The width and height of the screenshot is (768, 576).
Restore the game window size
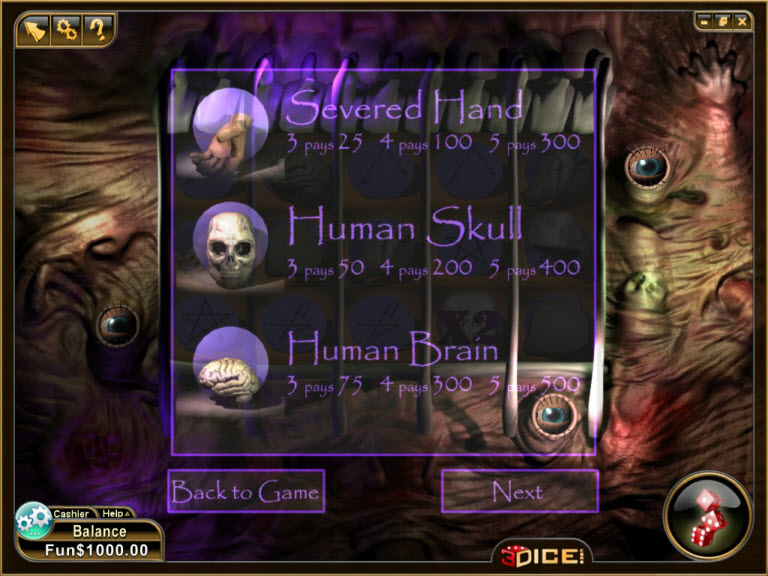[723, 20]
